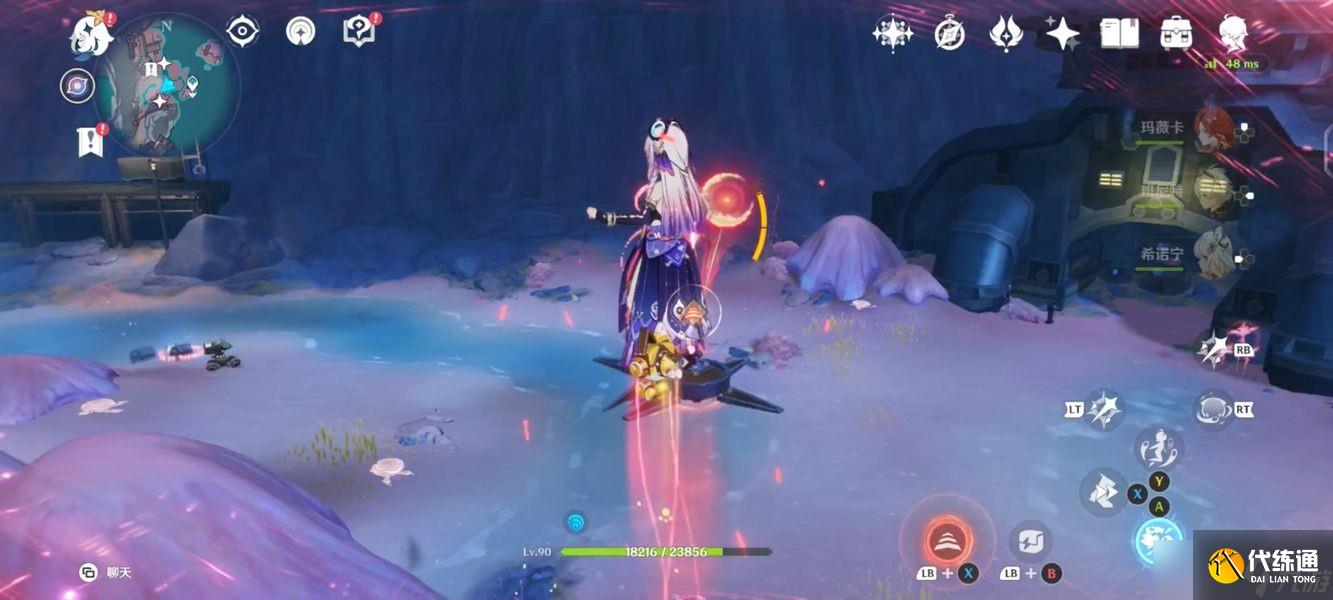1333x600 pixels.
Task: Switch to party member 希诺宁
Action: point(1213,254)
